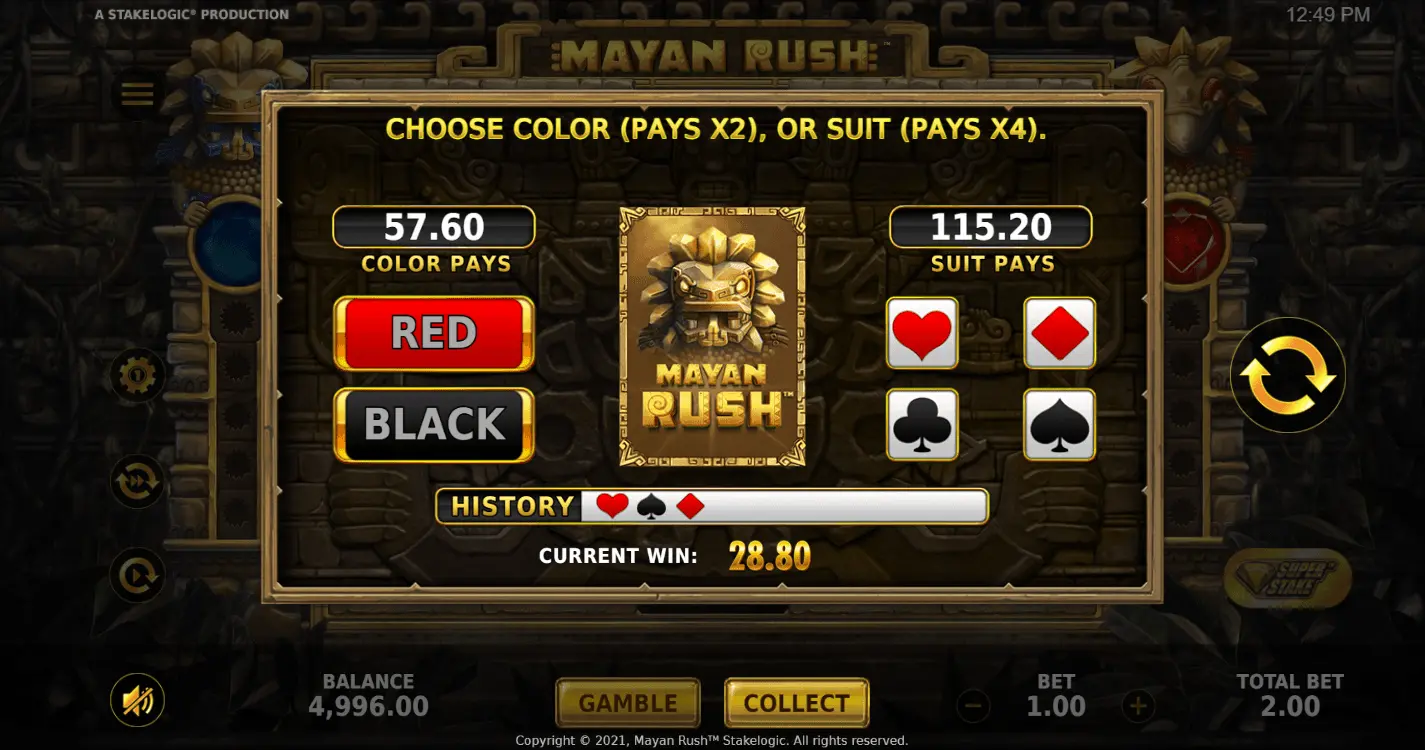Select the turbo spin icon
This screenshot has width=1425, height=750.
coord(137,480)
